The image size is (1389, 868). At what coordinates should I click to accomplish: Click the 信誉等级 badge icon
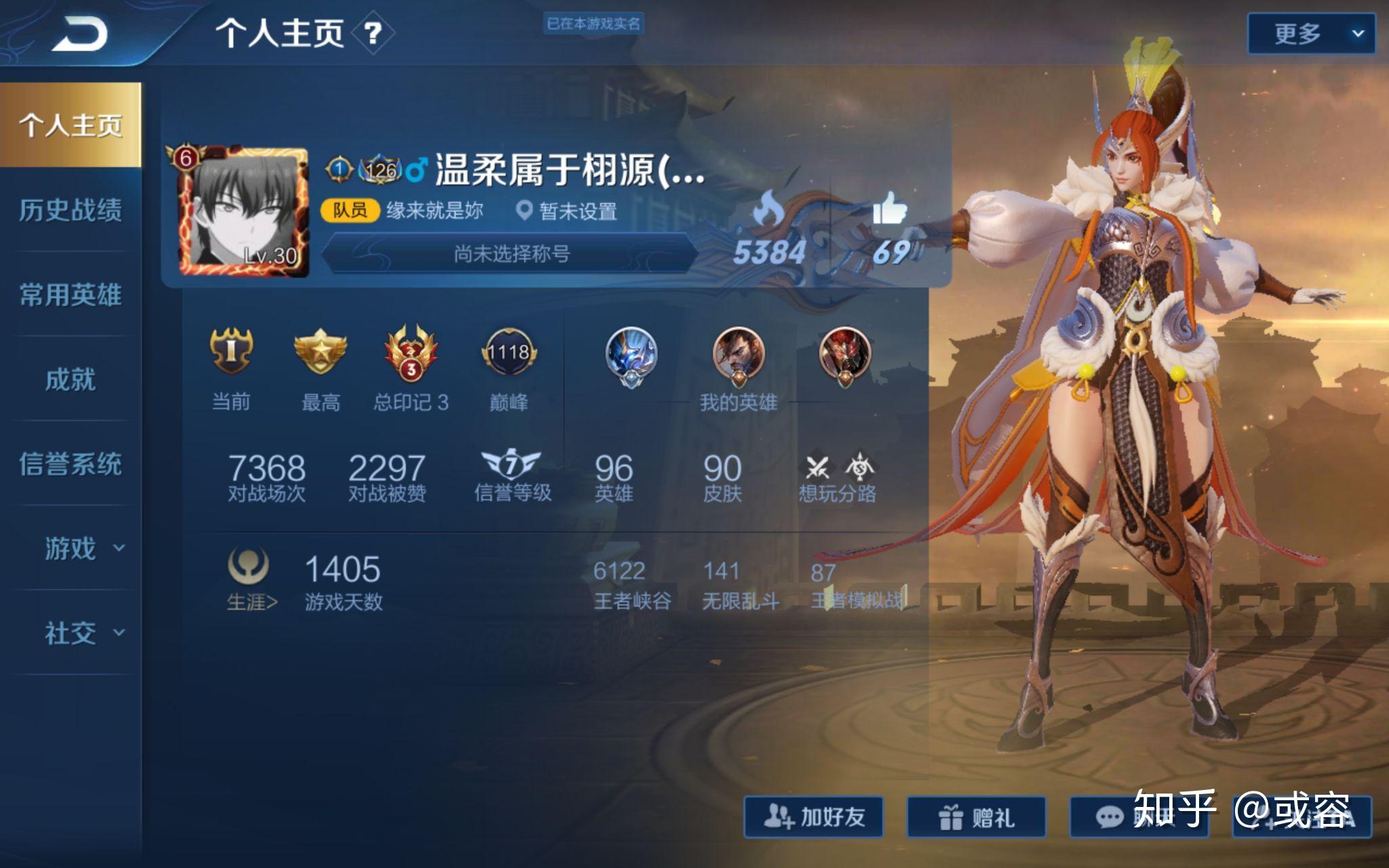tap(511, 465)
